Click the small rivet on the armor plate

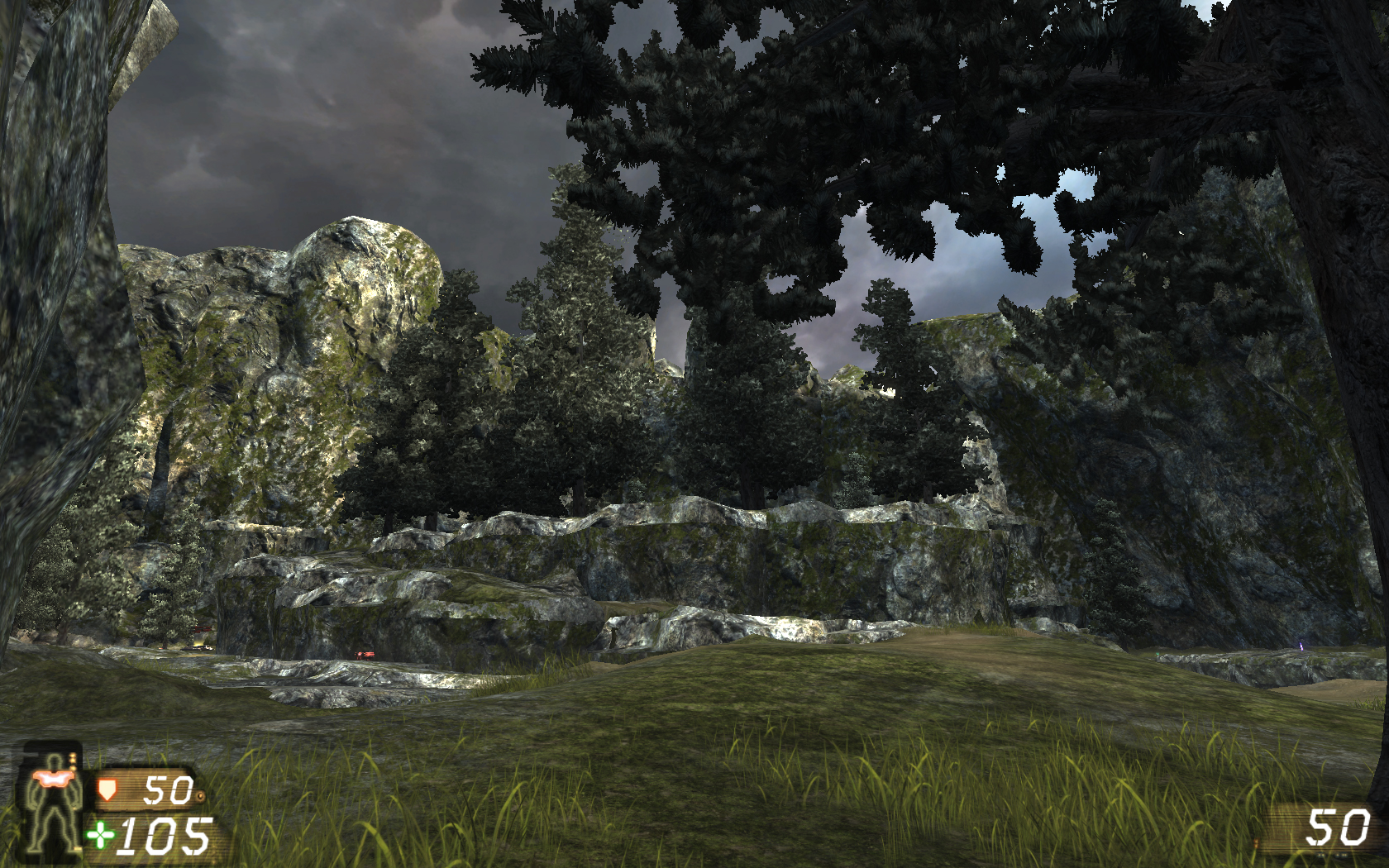tap(201, 796)
